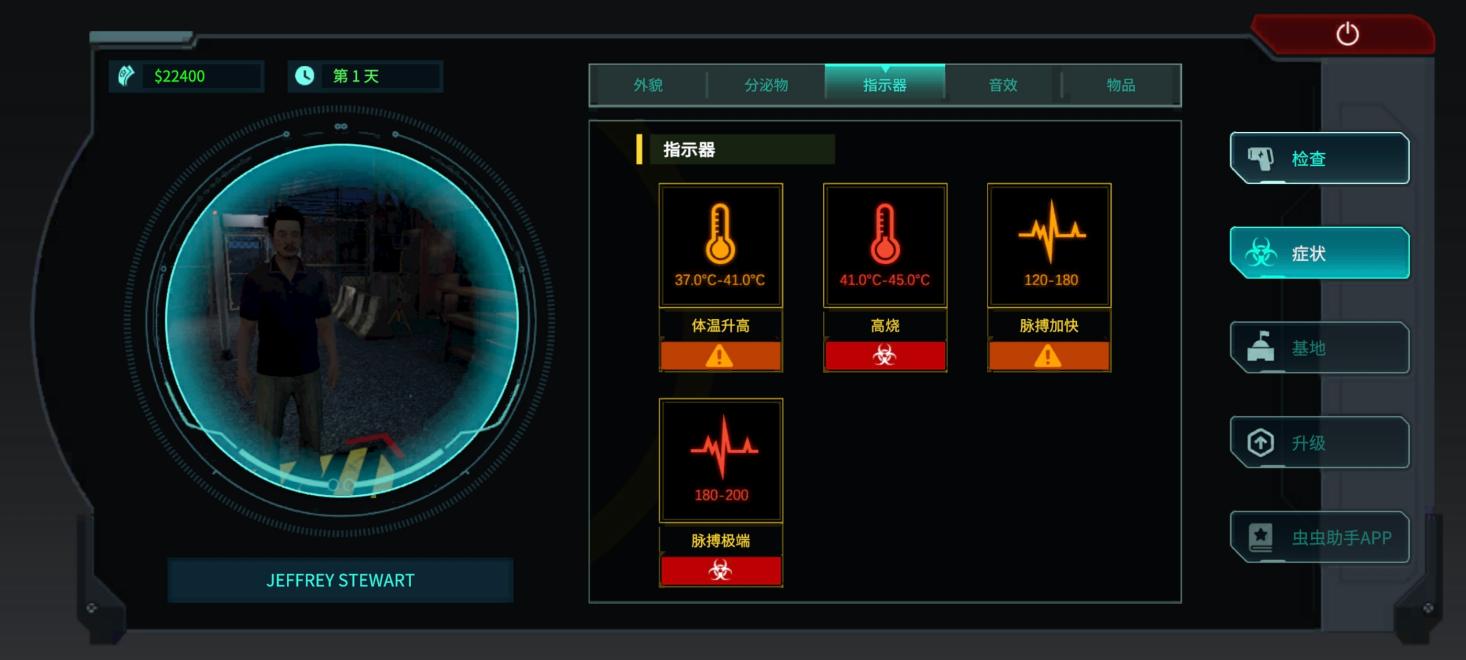This screenshot has width=1466, height=660.
Task: Switch to the 外貌 tab
Action: click(648, 86)
